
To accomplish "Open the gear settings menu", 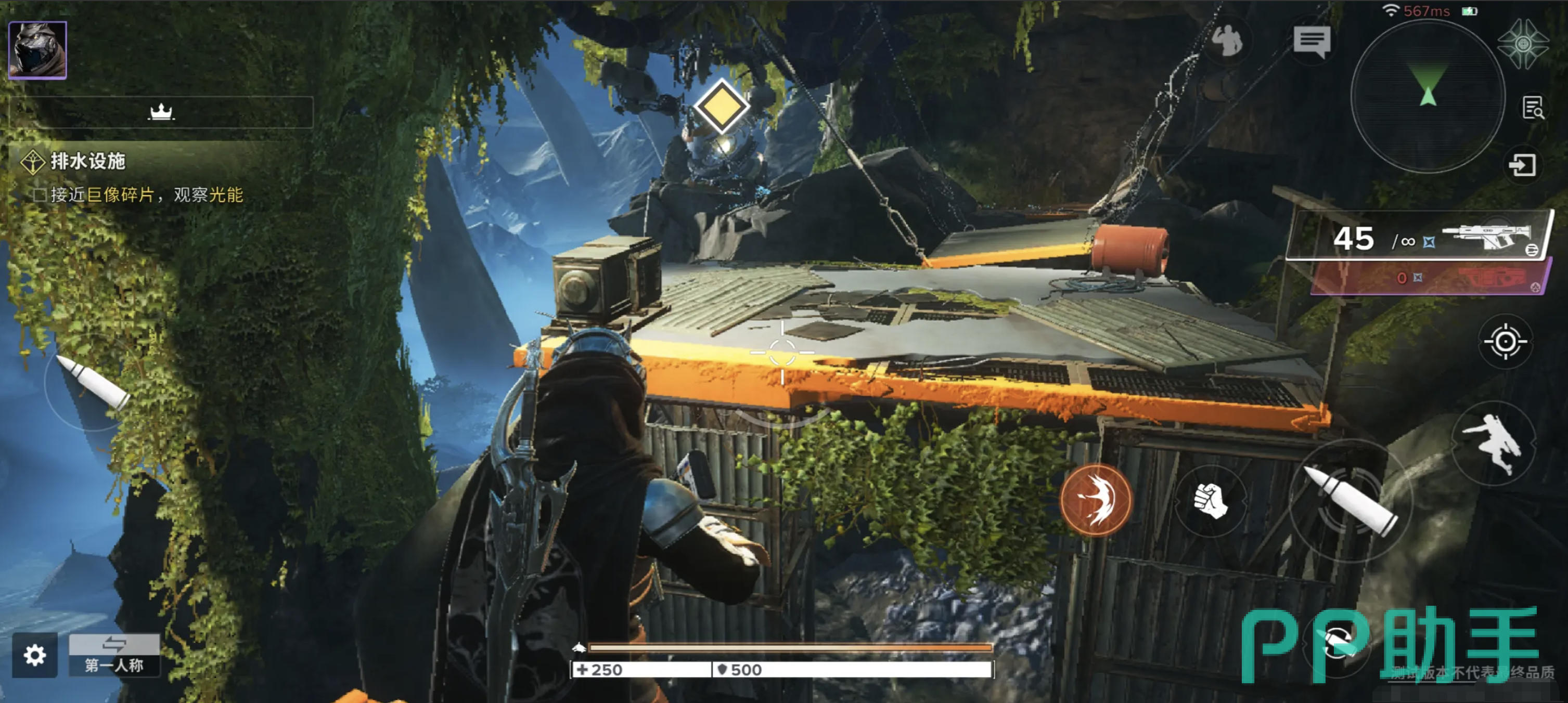I will [x=35, y=655].
